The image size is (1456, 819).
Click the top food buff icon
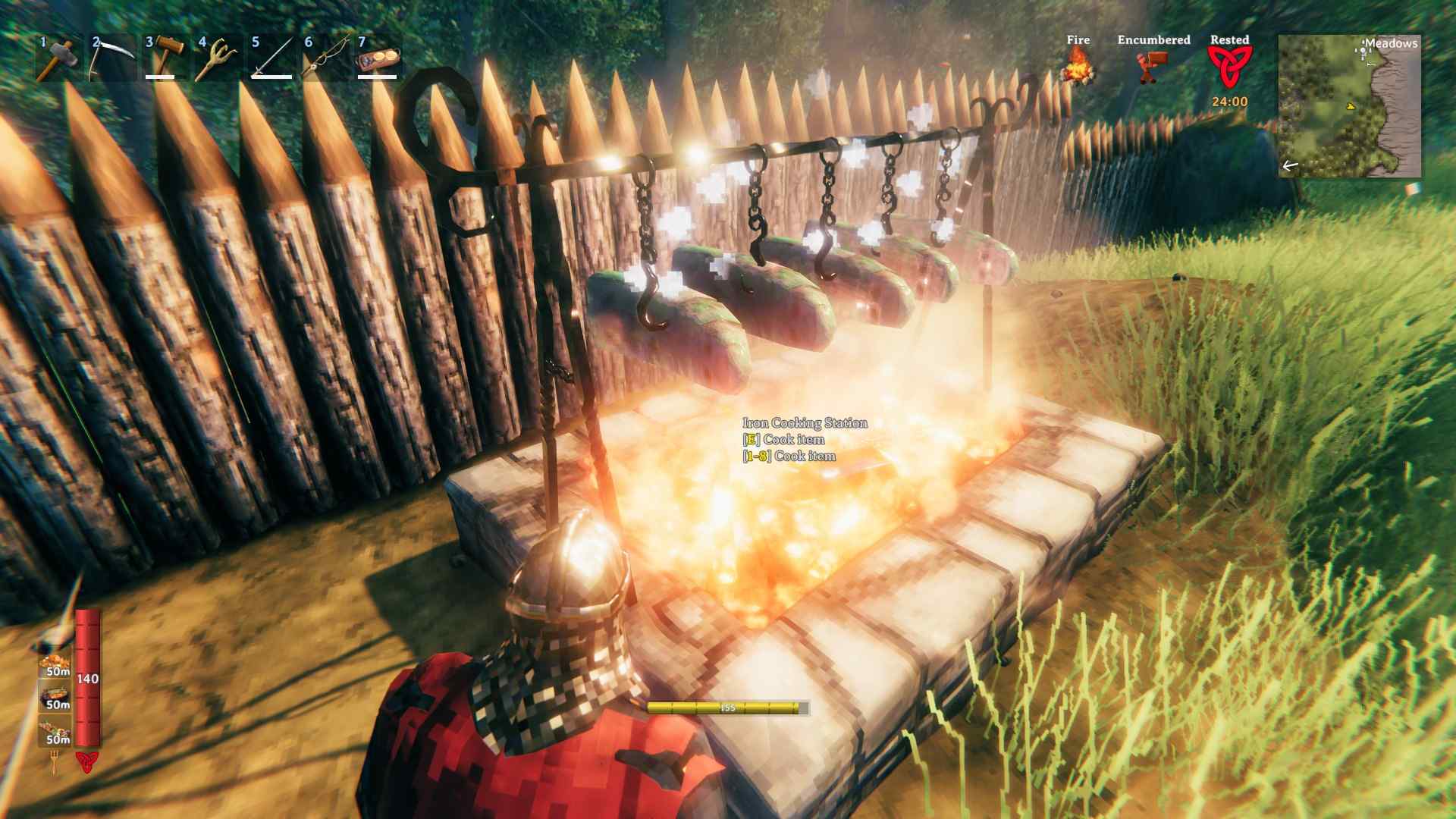pyautogui.click(x=55, y=661)
